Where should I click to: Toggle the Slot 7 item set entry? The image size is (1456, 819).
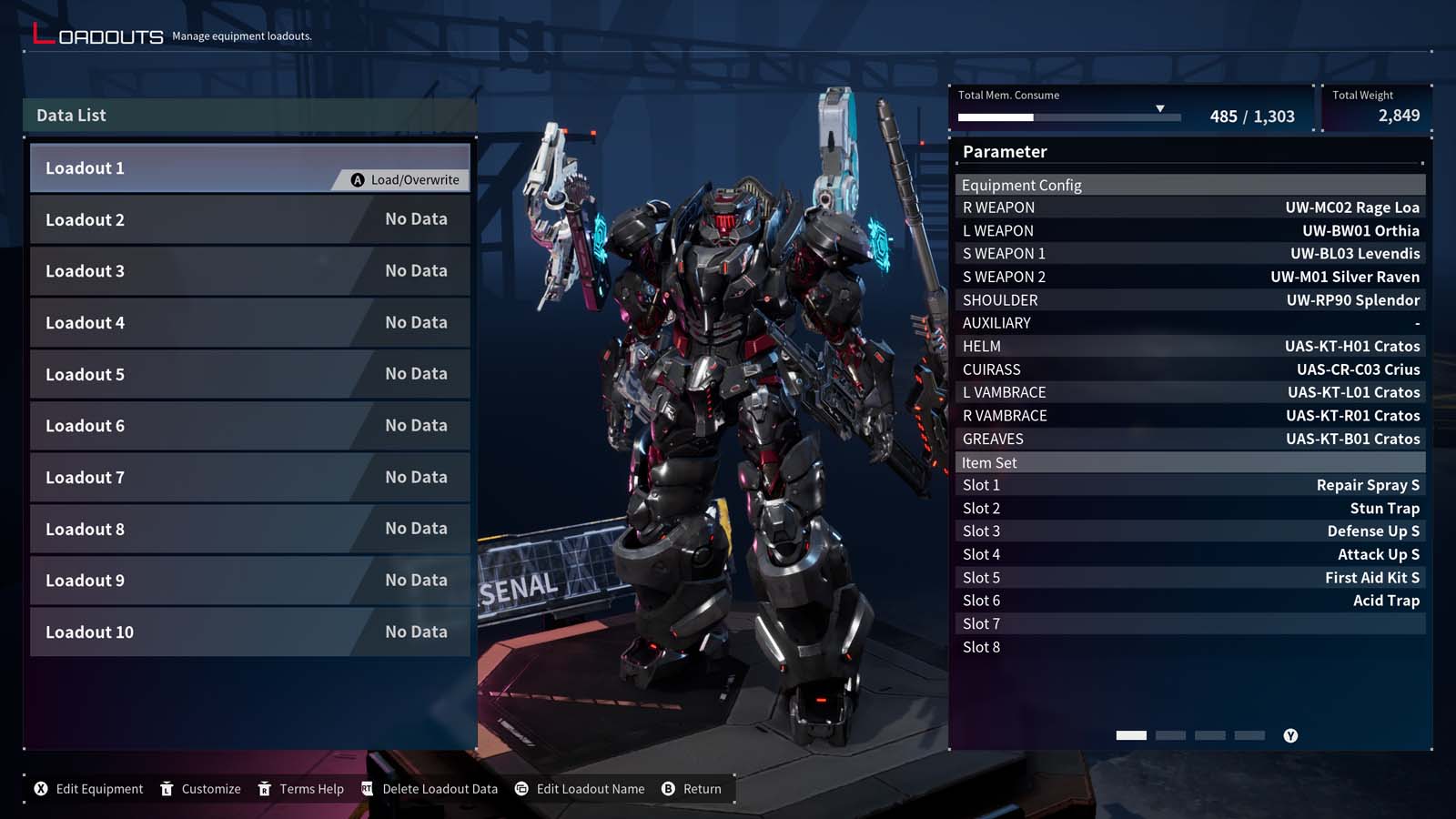pyautogui.click(x=1188, y=623)
